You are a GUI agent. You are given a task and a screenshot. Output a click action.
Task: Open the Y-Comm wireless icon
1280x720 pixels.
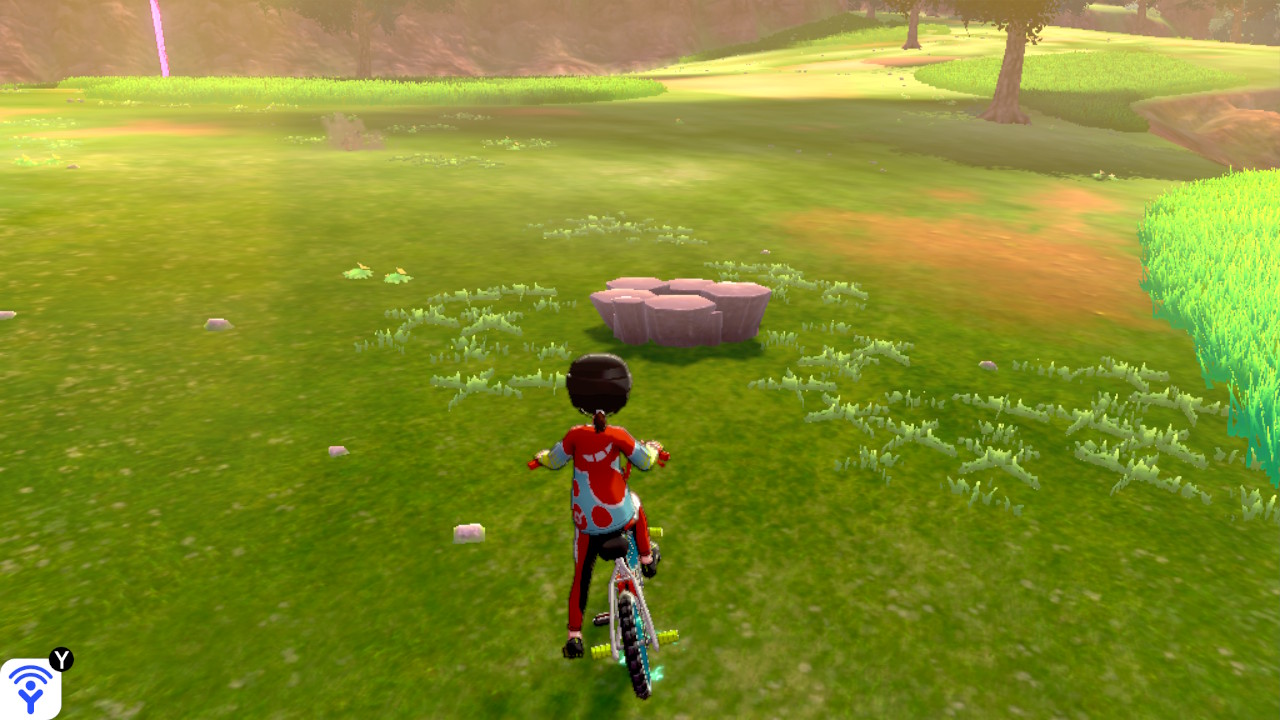tap(30, 688)
